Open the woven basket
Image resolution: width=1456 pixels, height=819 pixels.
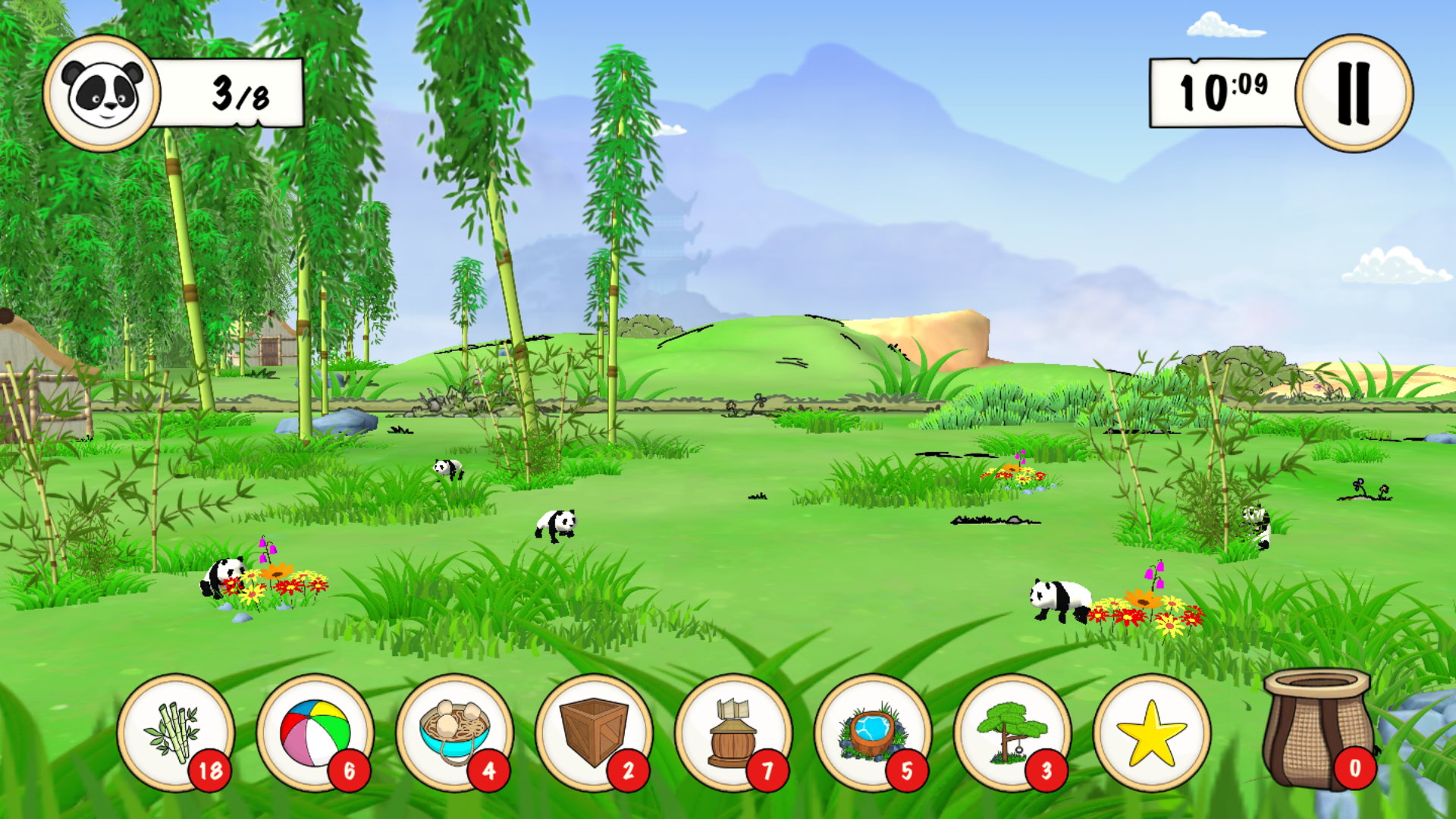(x=1318, y=730)
